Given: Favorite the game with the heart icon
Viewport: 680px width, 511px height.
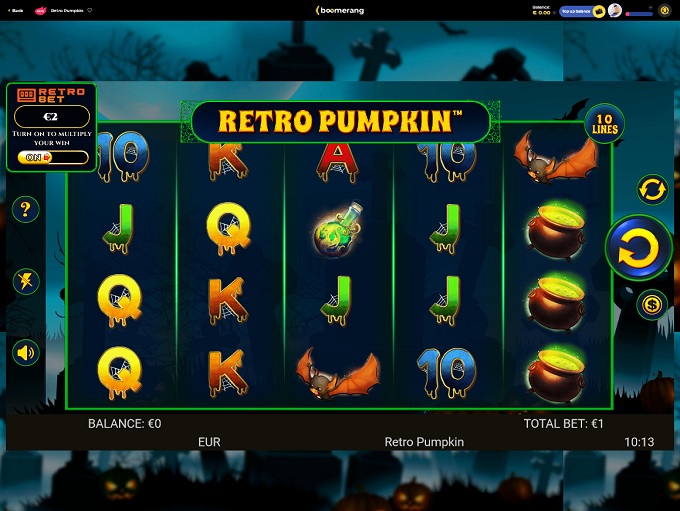Looking at the screenshot, I should 90,11.
